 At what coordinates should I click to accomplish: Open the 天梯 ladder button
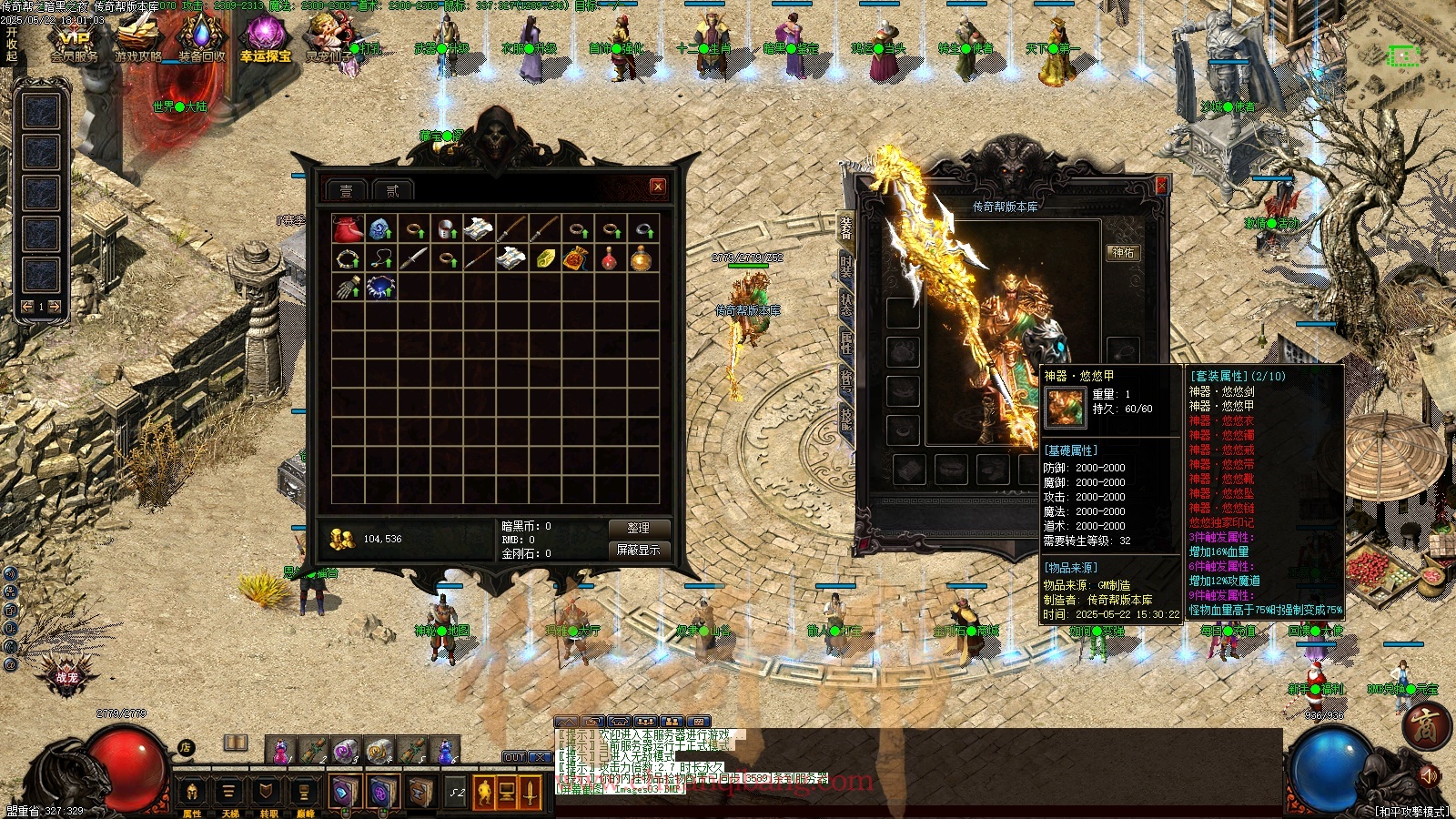(229, 794)
